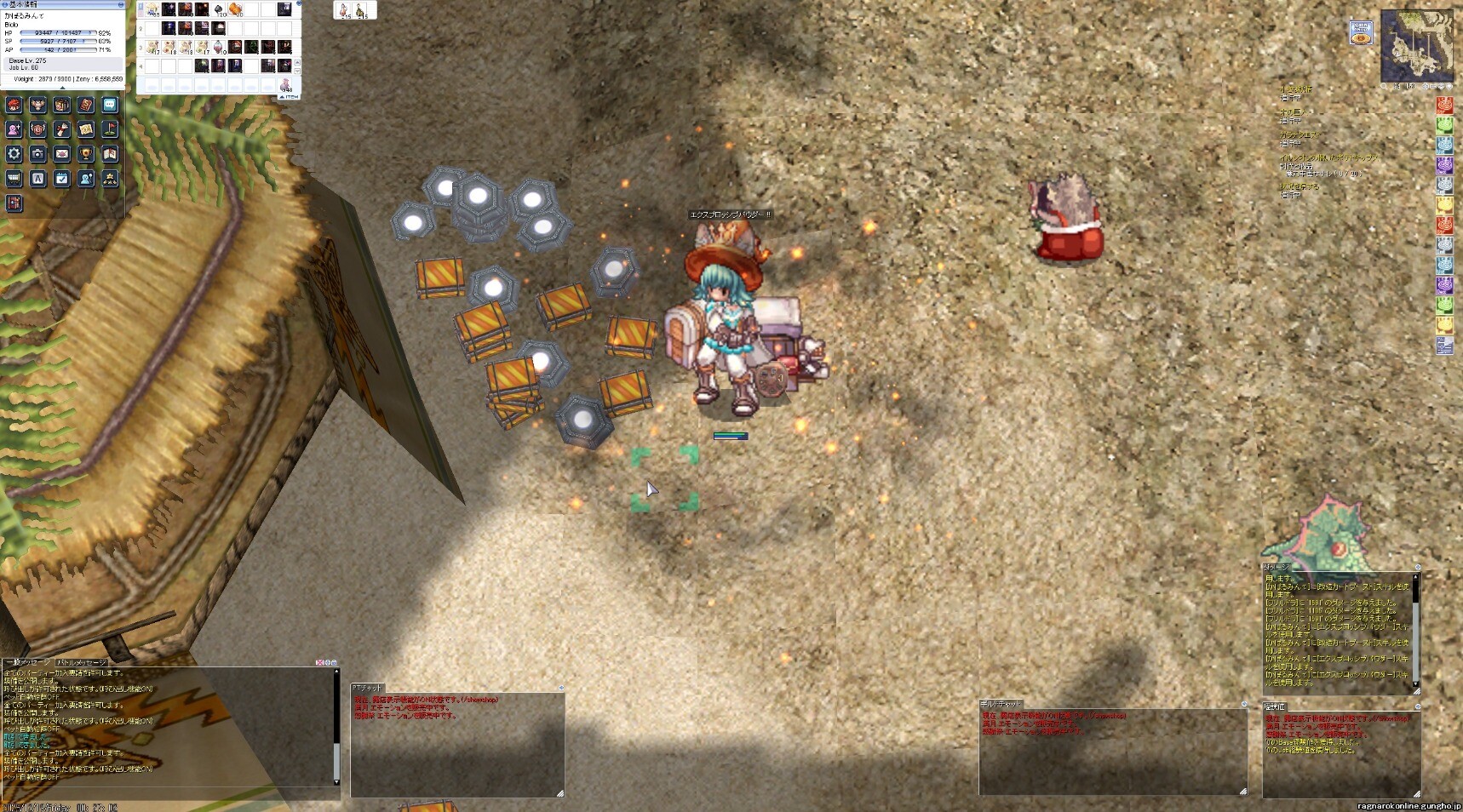Screen dimensions: 1463x812
Task: Open the golf flag icon
Action: [110, 129]
